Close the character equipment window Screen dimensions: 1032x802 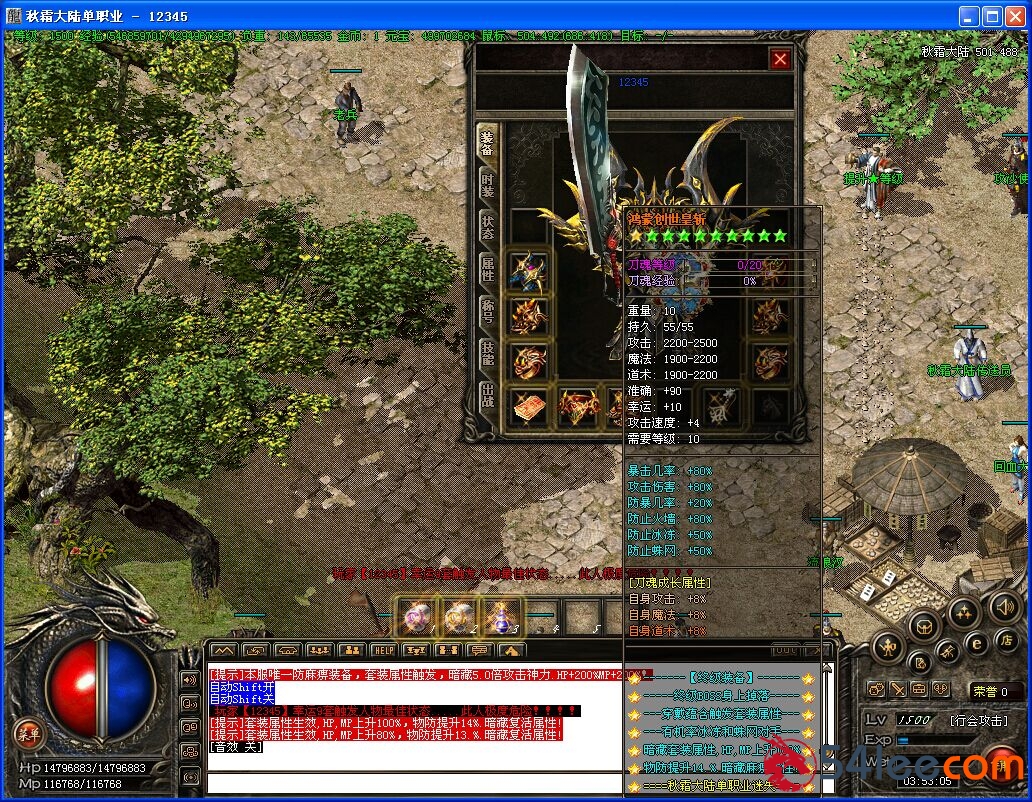coord(780,59)
